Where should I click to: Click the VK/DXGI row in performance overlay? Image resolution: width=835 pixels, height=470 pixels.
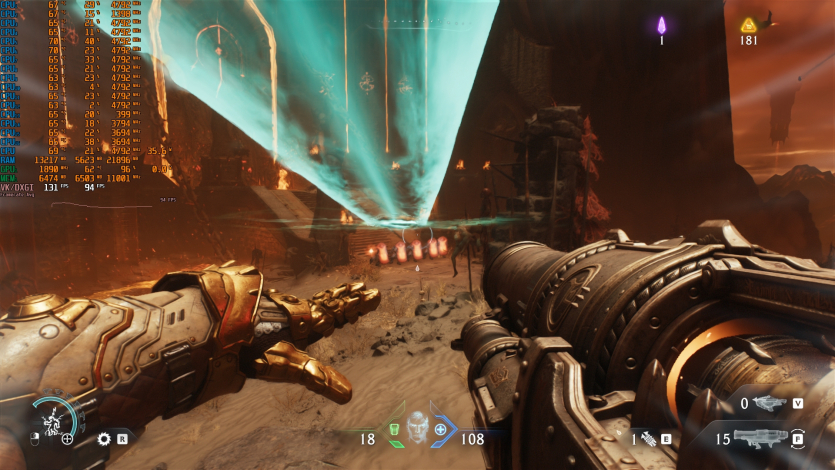click(20, 187)
